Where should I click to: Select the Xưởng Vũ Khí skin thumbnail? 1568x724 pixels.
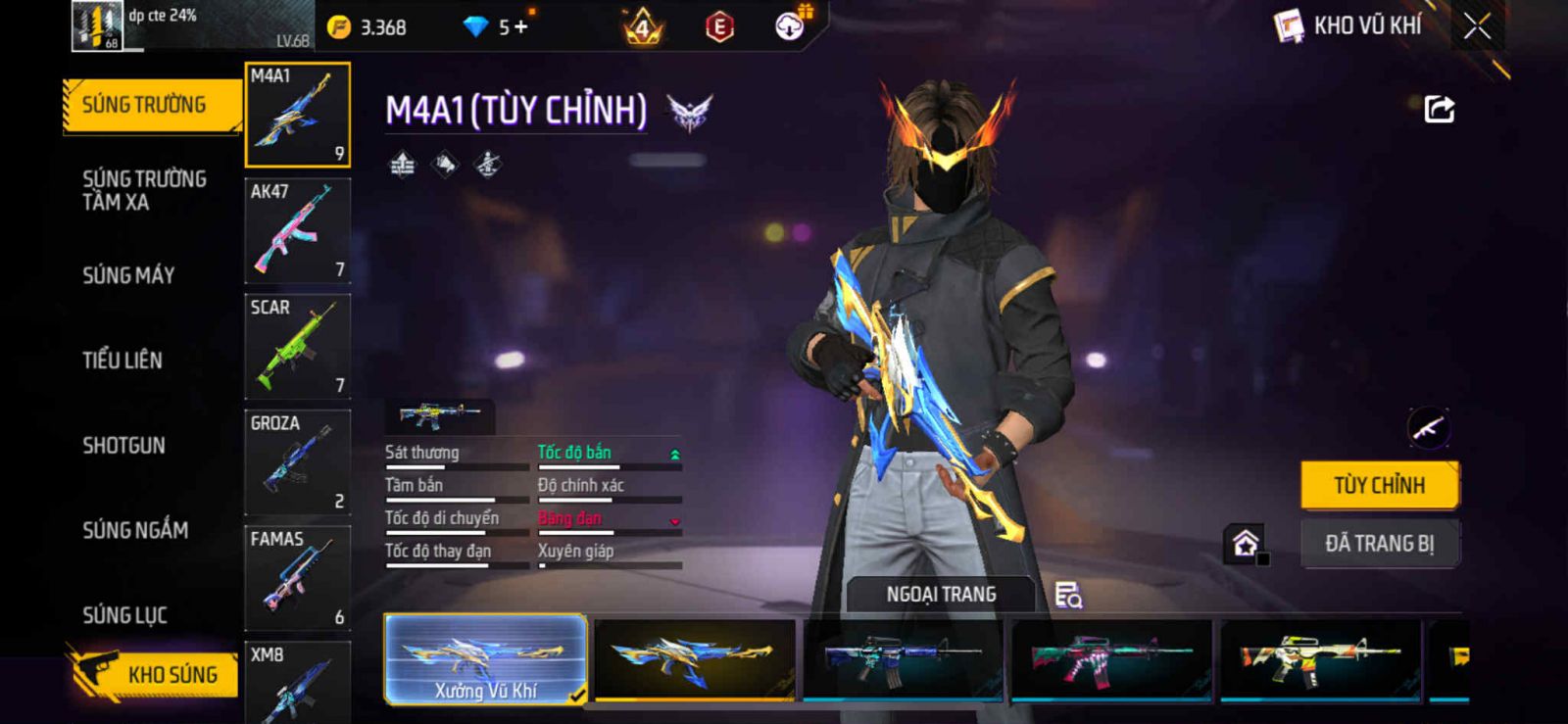(486, 659)
